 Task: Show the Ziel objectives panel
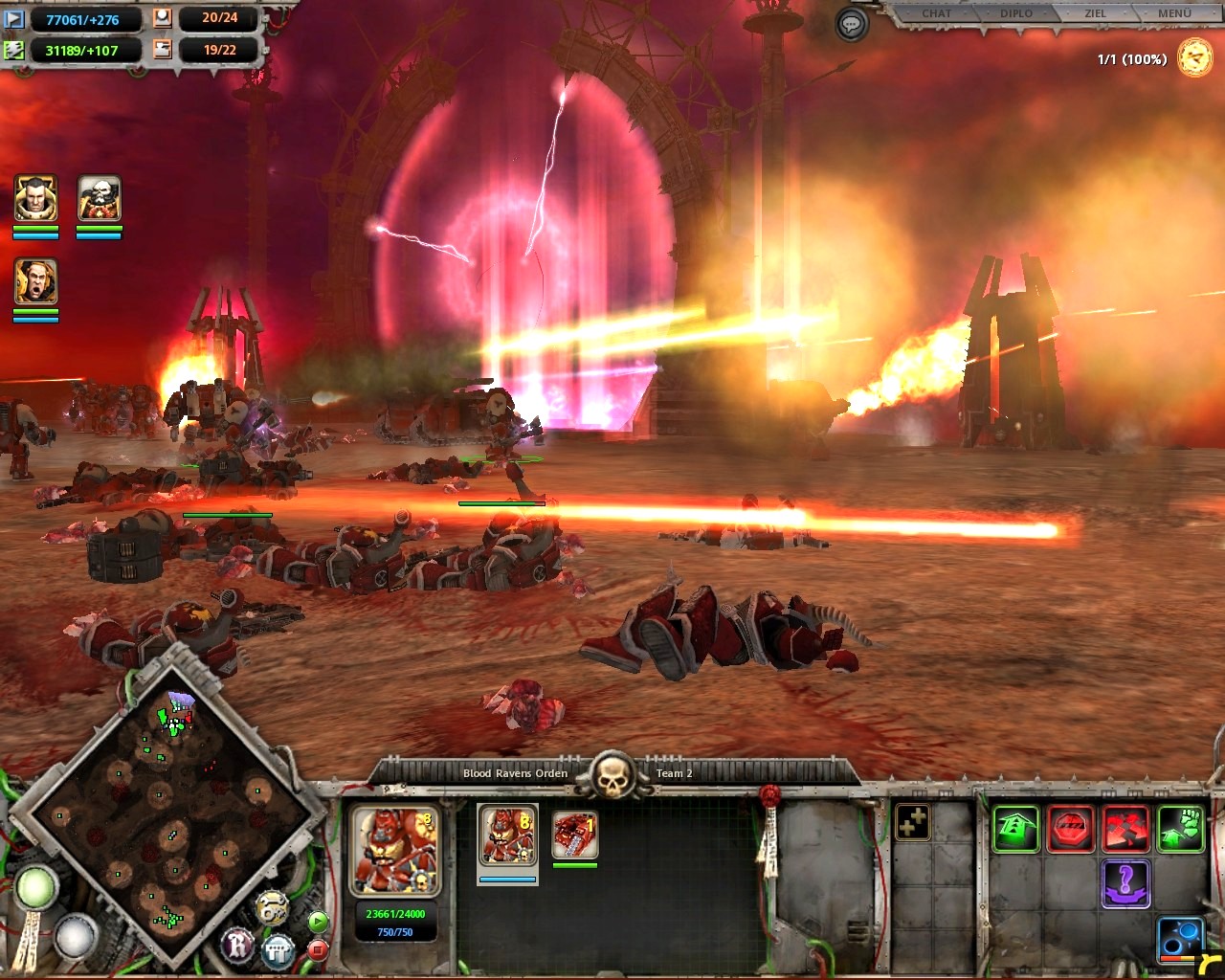[x=1095, y=13]
